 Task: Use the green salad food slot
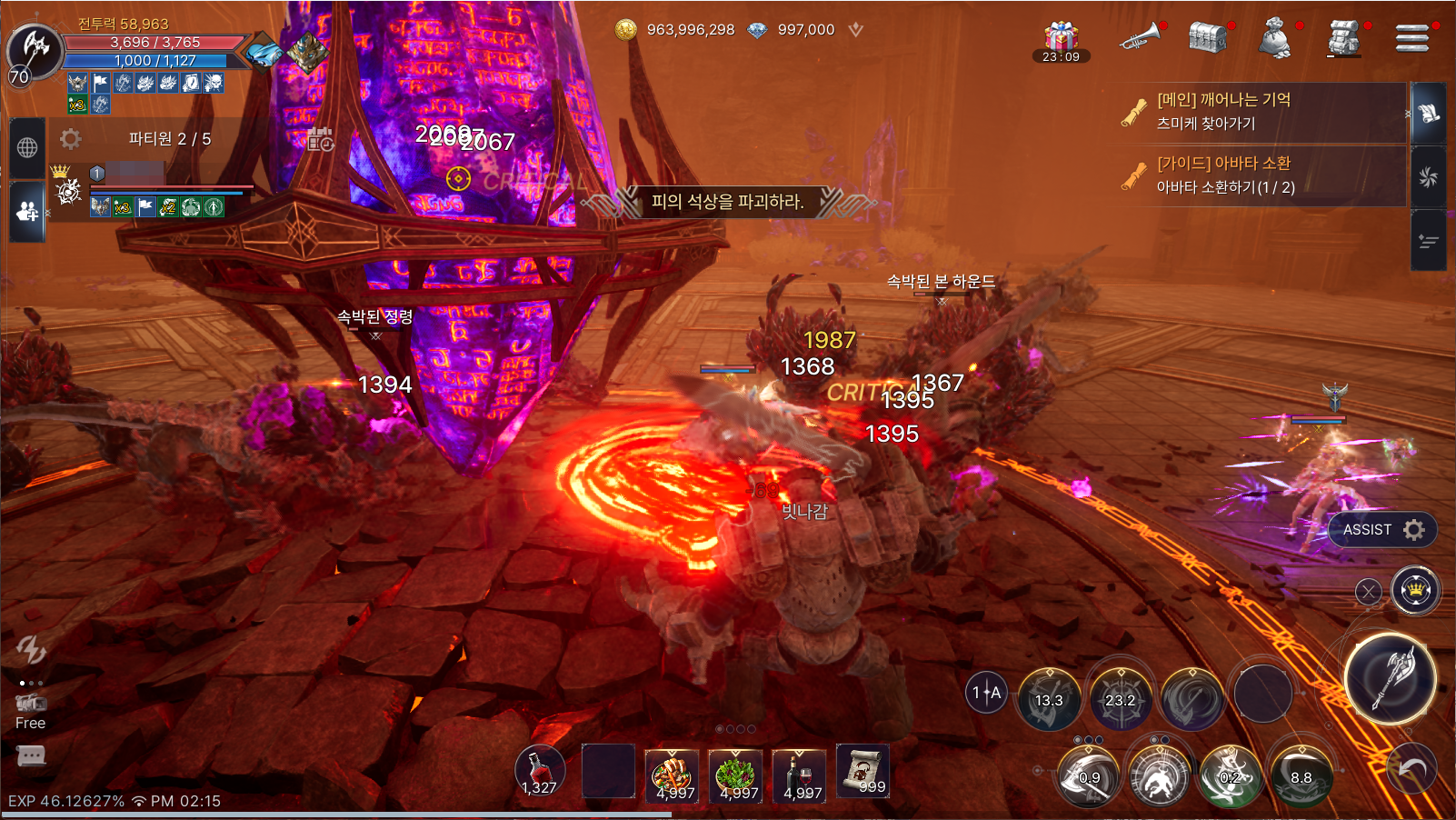coord(735,775)
